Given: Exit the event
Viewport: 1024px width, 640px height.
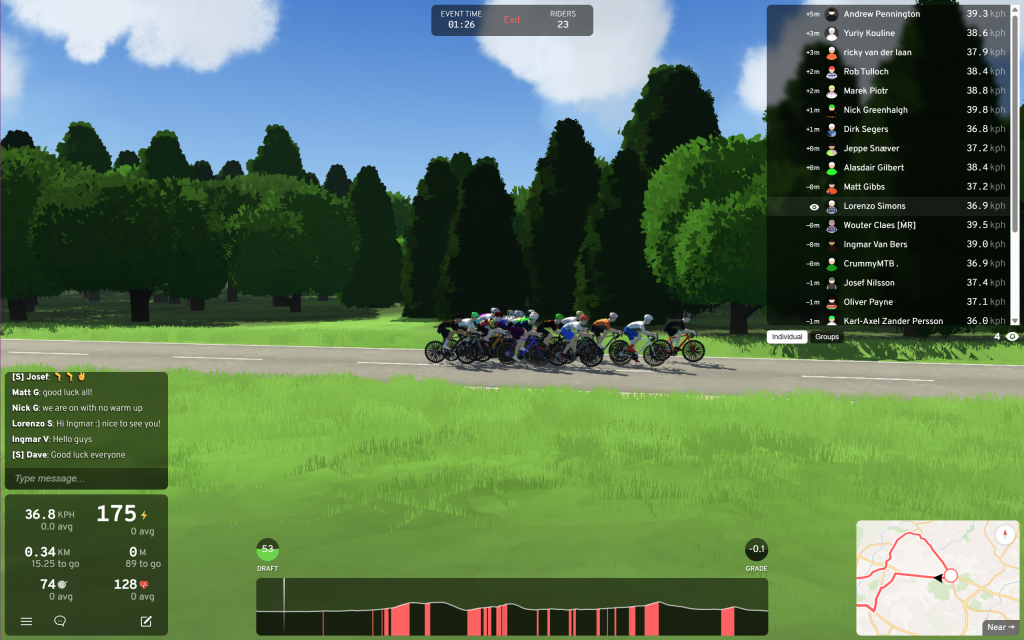Looking at the screenshot, I should pyautogui.click(x=512, y=20).
